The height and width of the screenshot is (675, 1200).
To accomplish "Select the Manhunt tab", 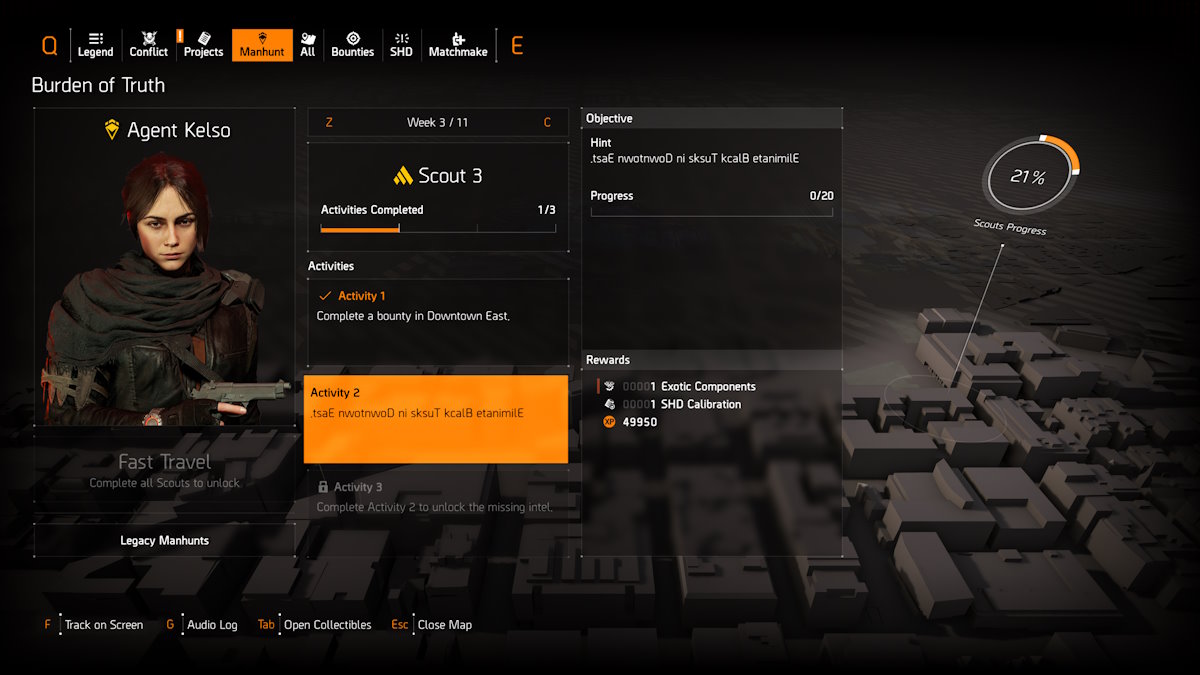I will click(262, 45).
